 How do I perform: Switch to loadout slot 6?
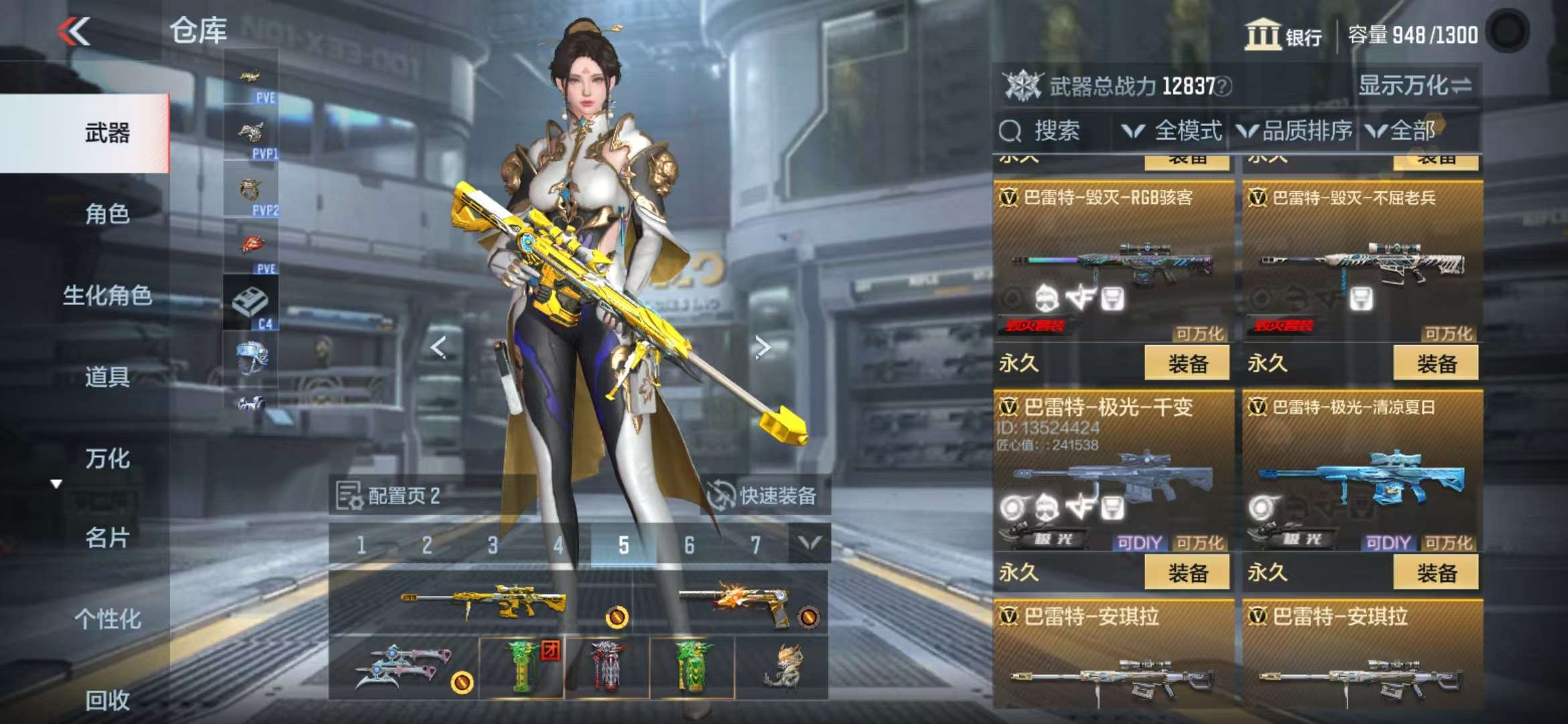pos(689,545)
